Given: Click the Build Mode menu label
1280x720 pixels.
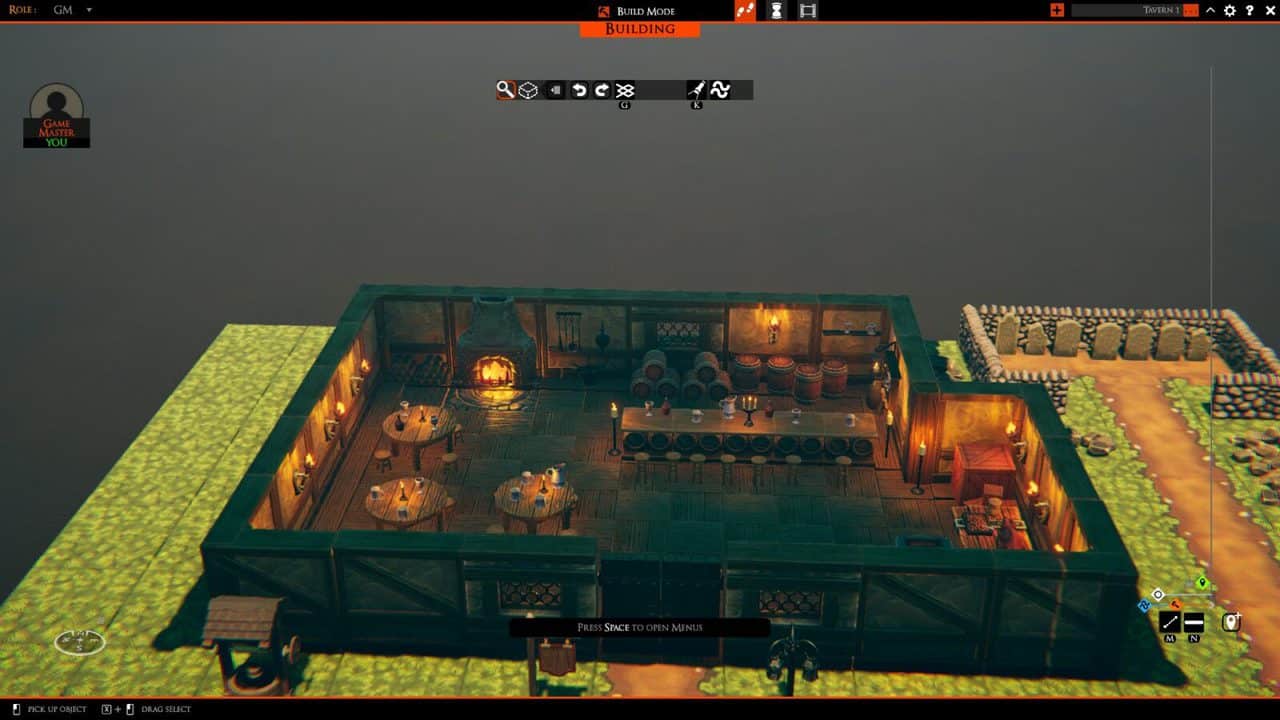Looking at the screenshot, I should [x=647, y=11].
